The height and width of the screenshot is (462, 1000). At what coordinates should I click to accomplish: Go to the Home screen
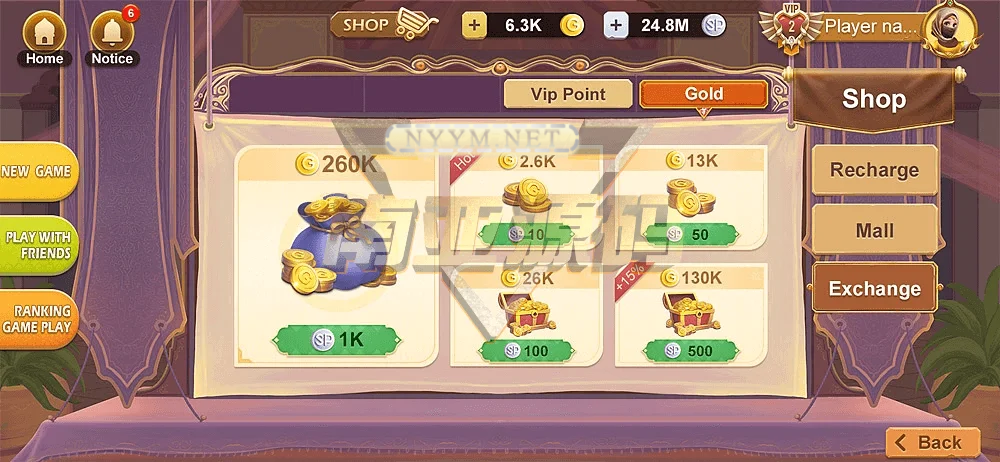click(x=44, y=38)
